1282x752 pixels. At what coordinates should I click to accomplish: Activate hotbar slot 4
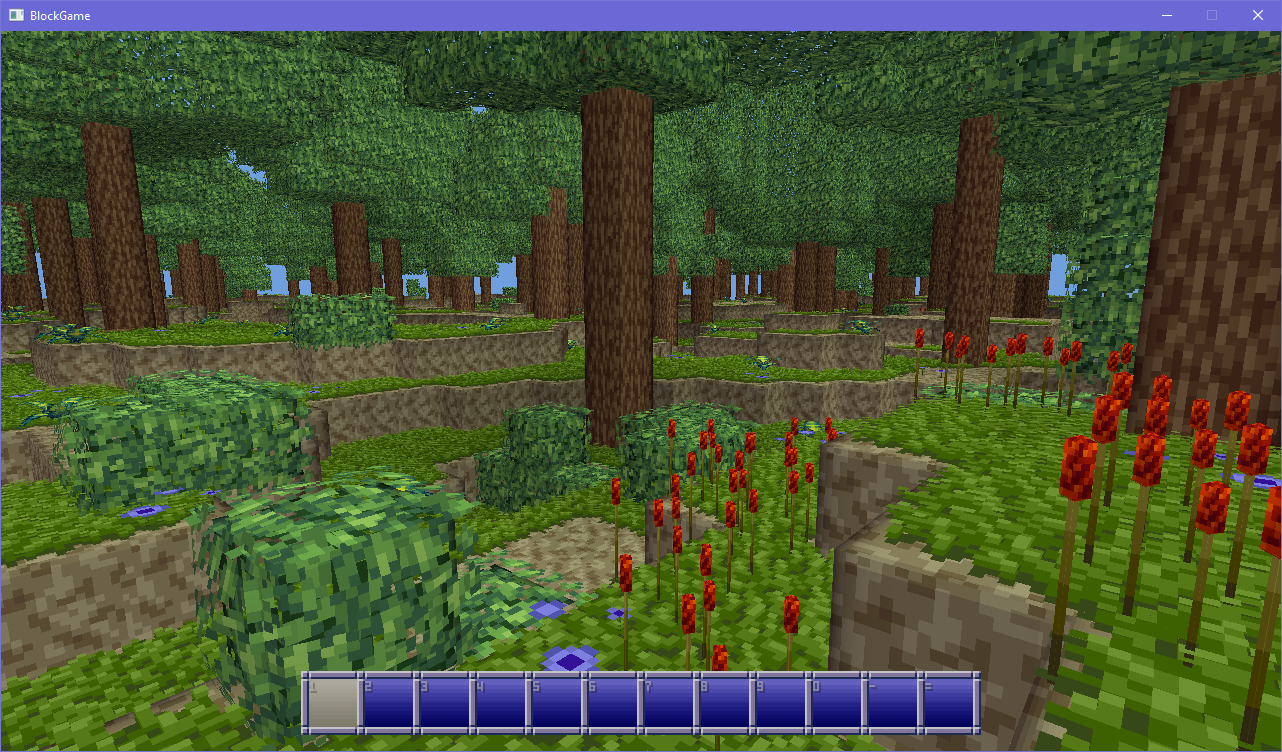(500, 702)
